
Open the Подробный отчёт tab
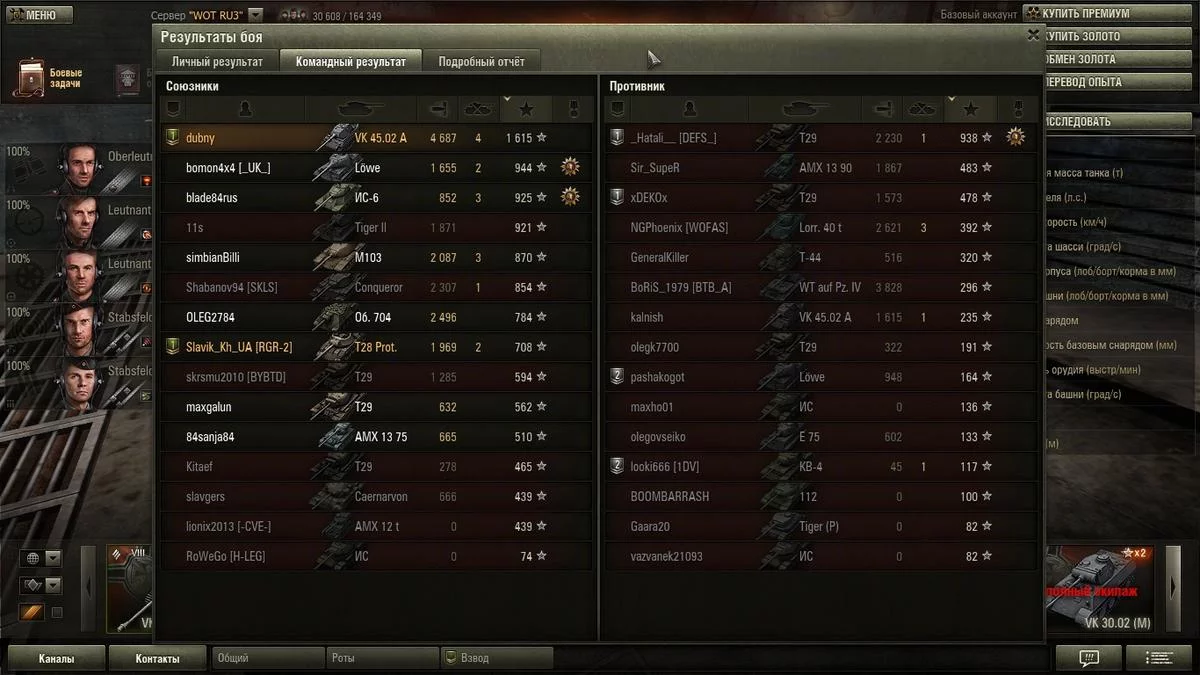pos(481,62)
